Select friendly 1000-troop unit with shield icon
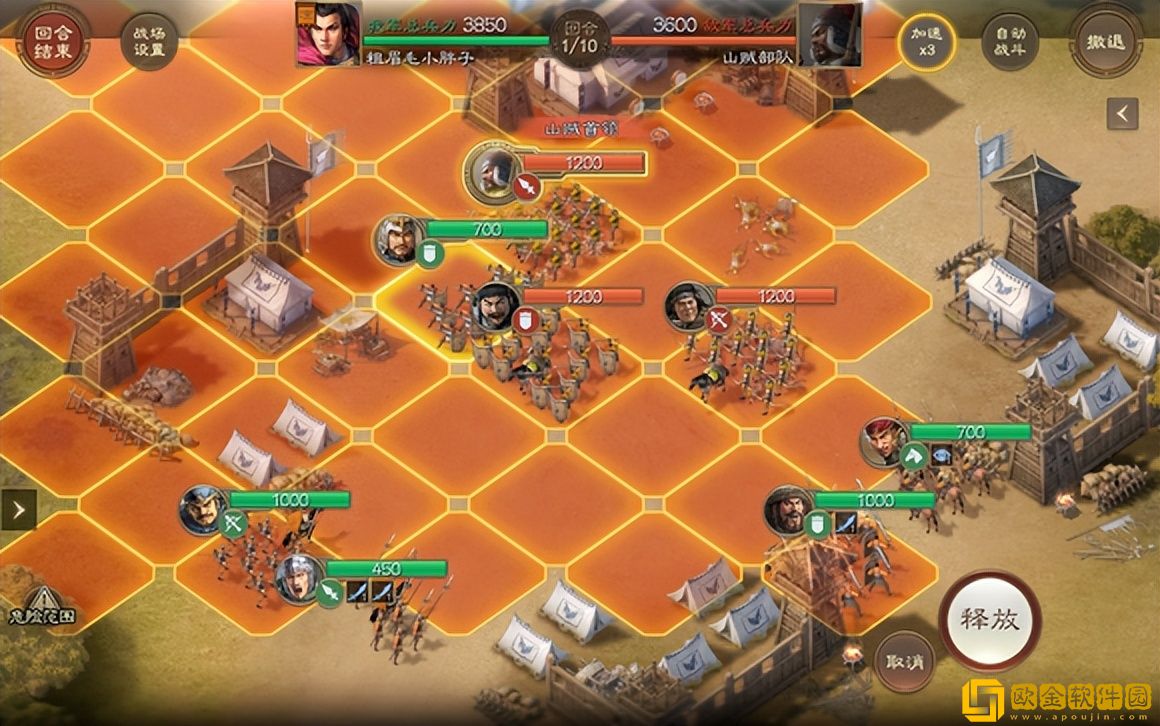This screenshot has width=1160, height=726. (788, 510)
